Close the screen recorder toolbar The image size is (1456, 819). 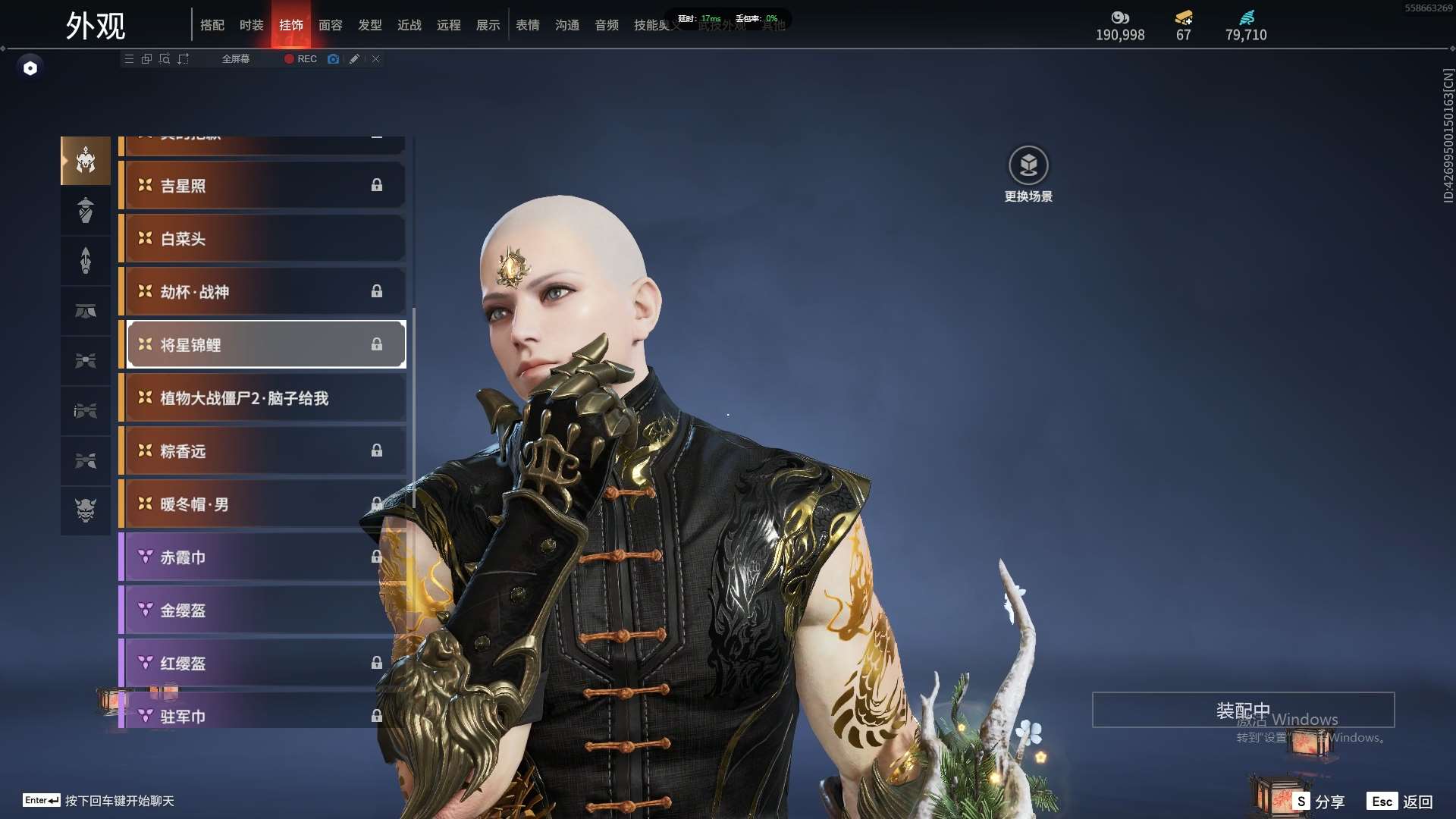[375, 58]
